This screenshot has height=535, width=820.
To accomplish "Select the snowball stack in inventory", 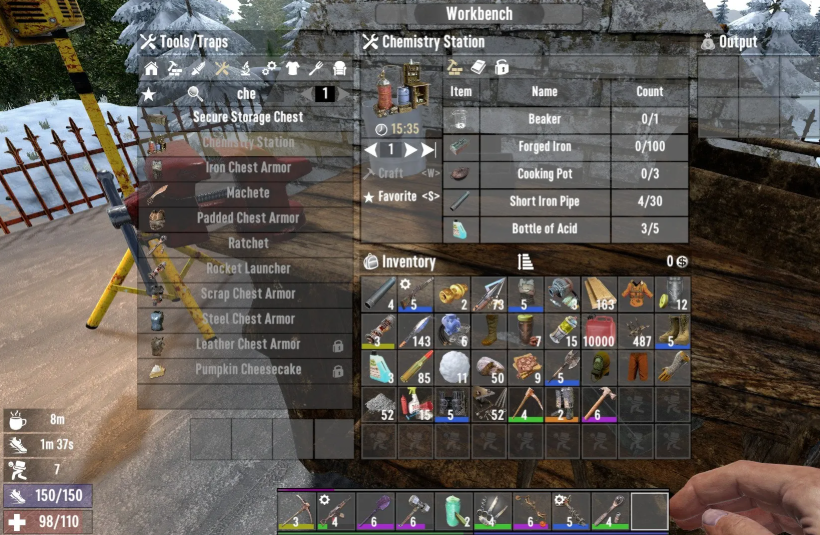I will click(453, 367).
